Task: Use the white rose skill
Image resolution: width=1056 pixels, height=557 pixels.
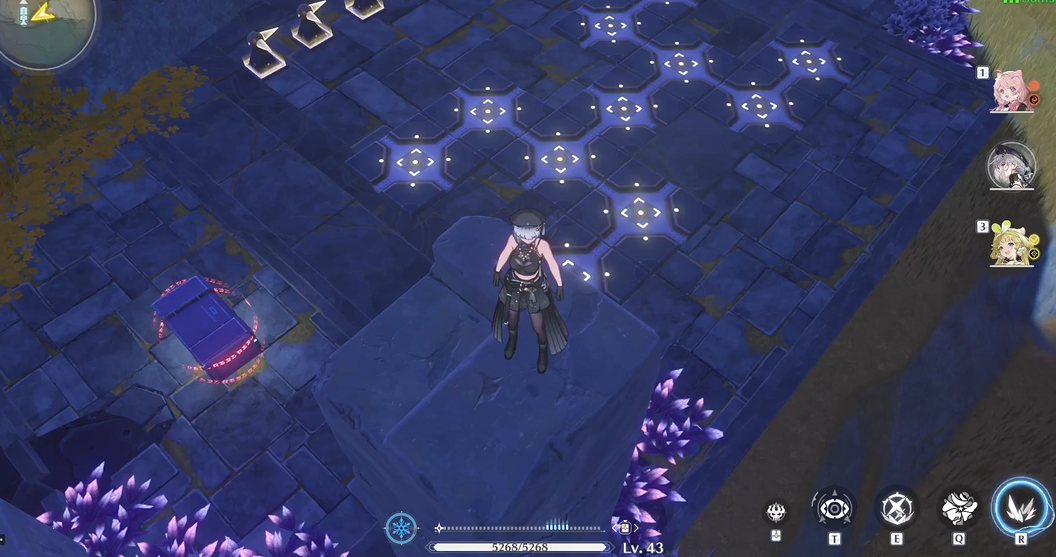Action: click(x=959, y=508)
